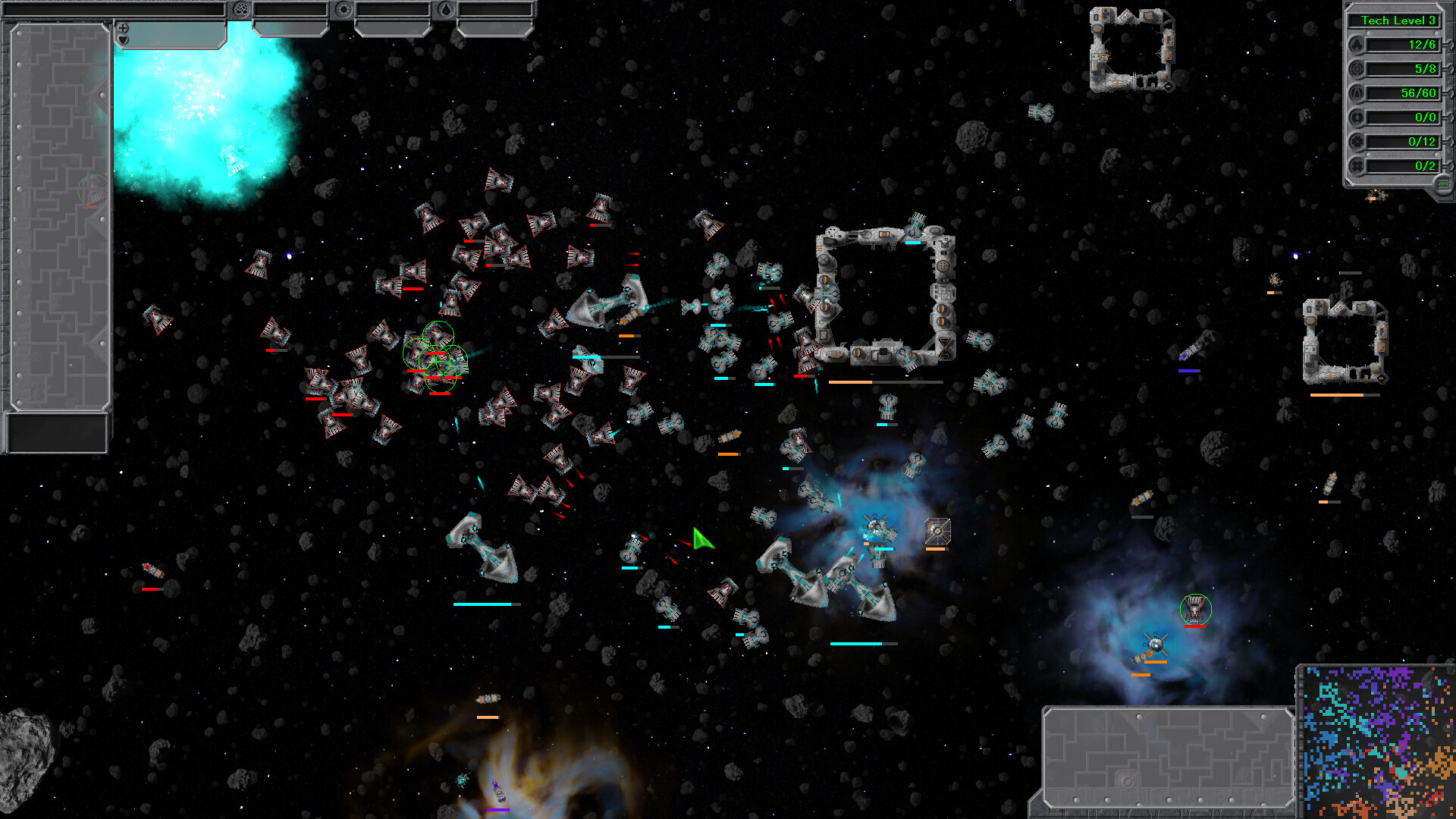Click the round unit icon beside the 0/0 counter
This screenshot has height=819, width=1456.
pyautogui.click(x=1357, y=118)
